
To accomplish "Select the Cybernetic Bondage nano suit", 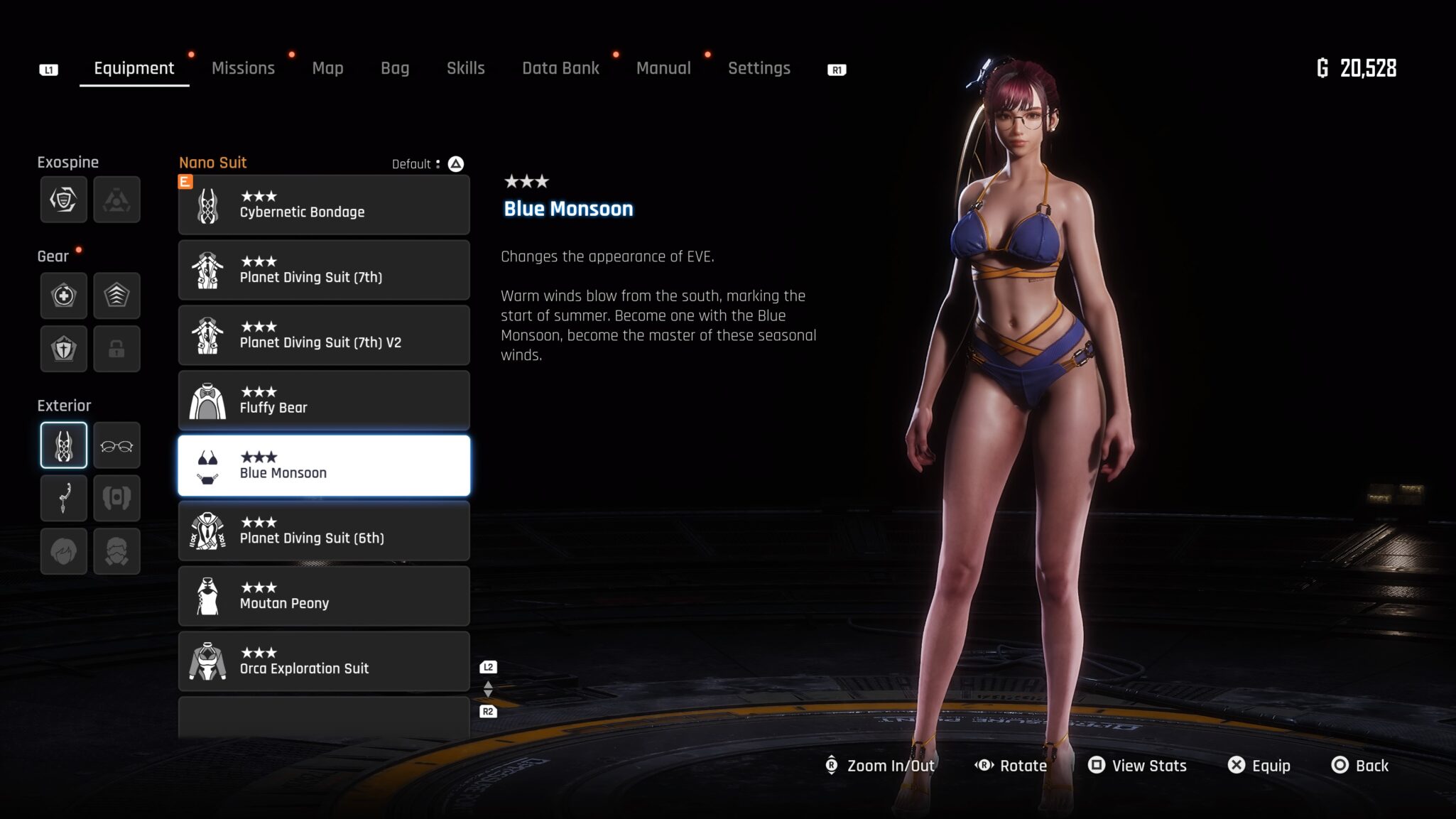I will point(324,205).
